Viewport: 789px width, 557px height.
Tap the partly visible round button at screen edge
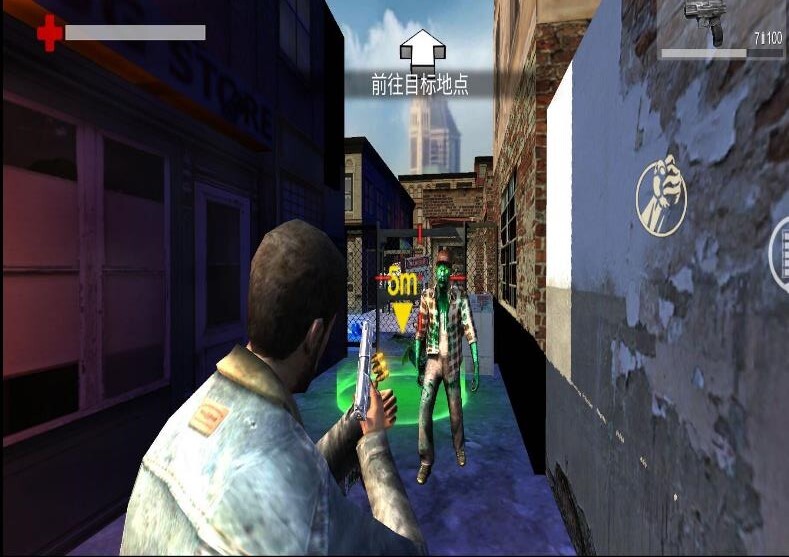click(x=779, y=253)
